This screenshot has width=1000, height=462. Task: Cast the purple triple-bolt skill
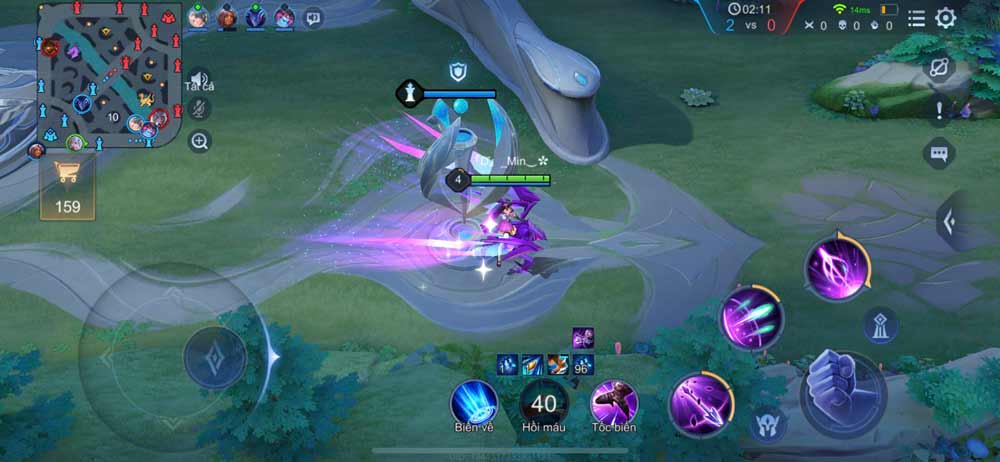pyautogui.click(x=752, y=319)
